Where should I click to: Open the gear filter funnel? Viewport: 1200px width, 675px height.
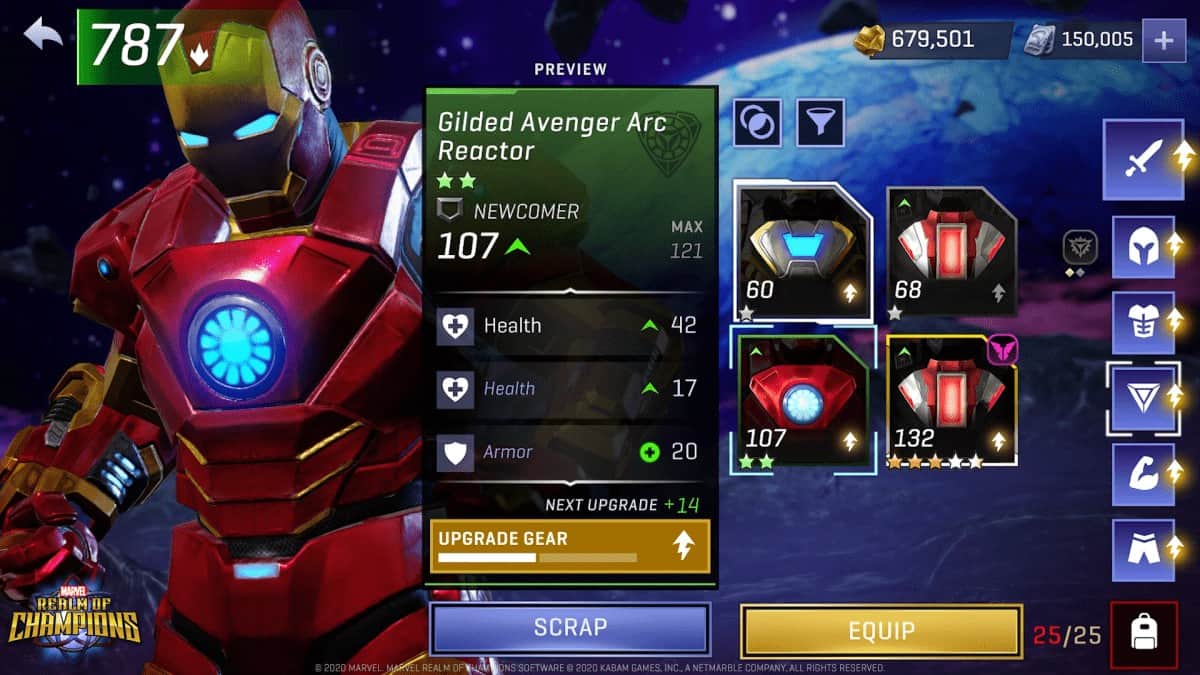[820, 123]
